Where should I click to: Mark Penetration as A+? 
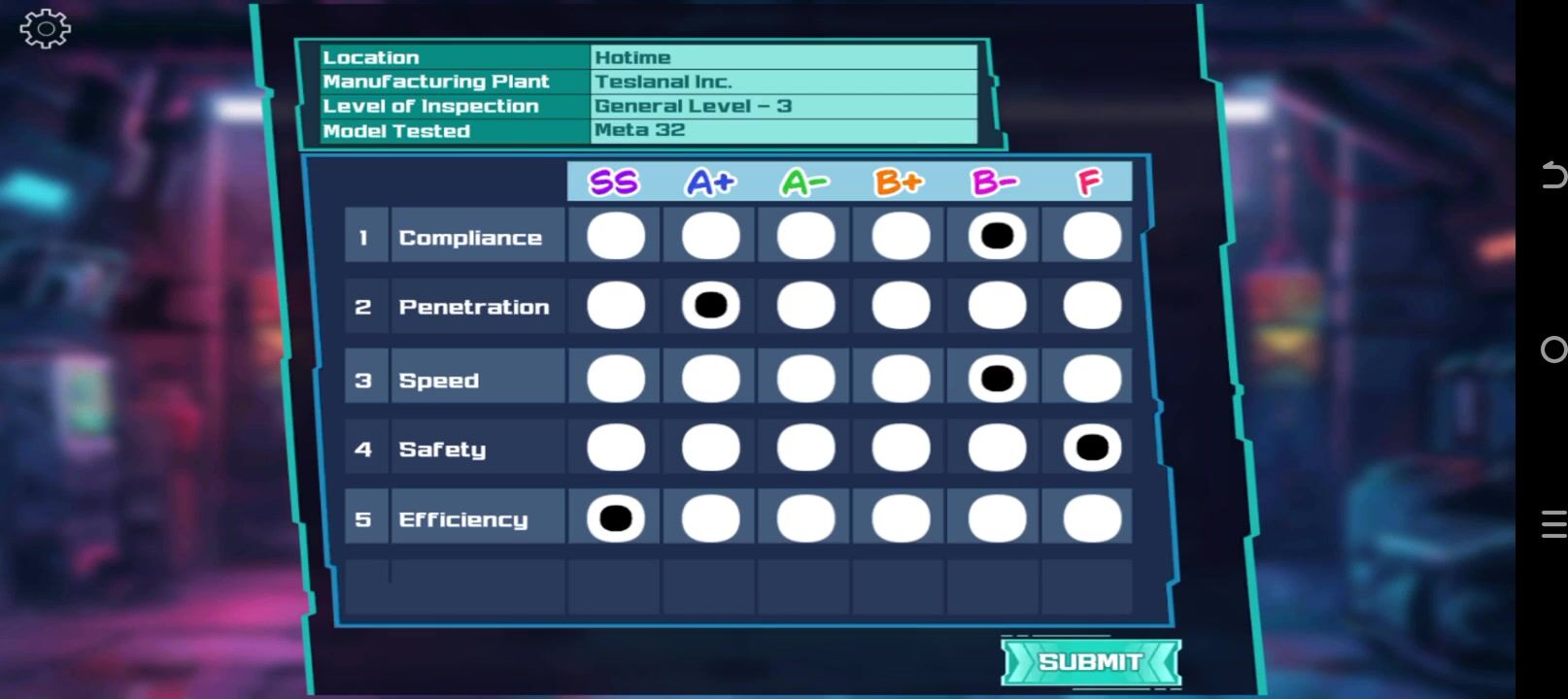point(710,306)
